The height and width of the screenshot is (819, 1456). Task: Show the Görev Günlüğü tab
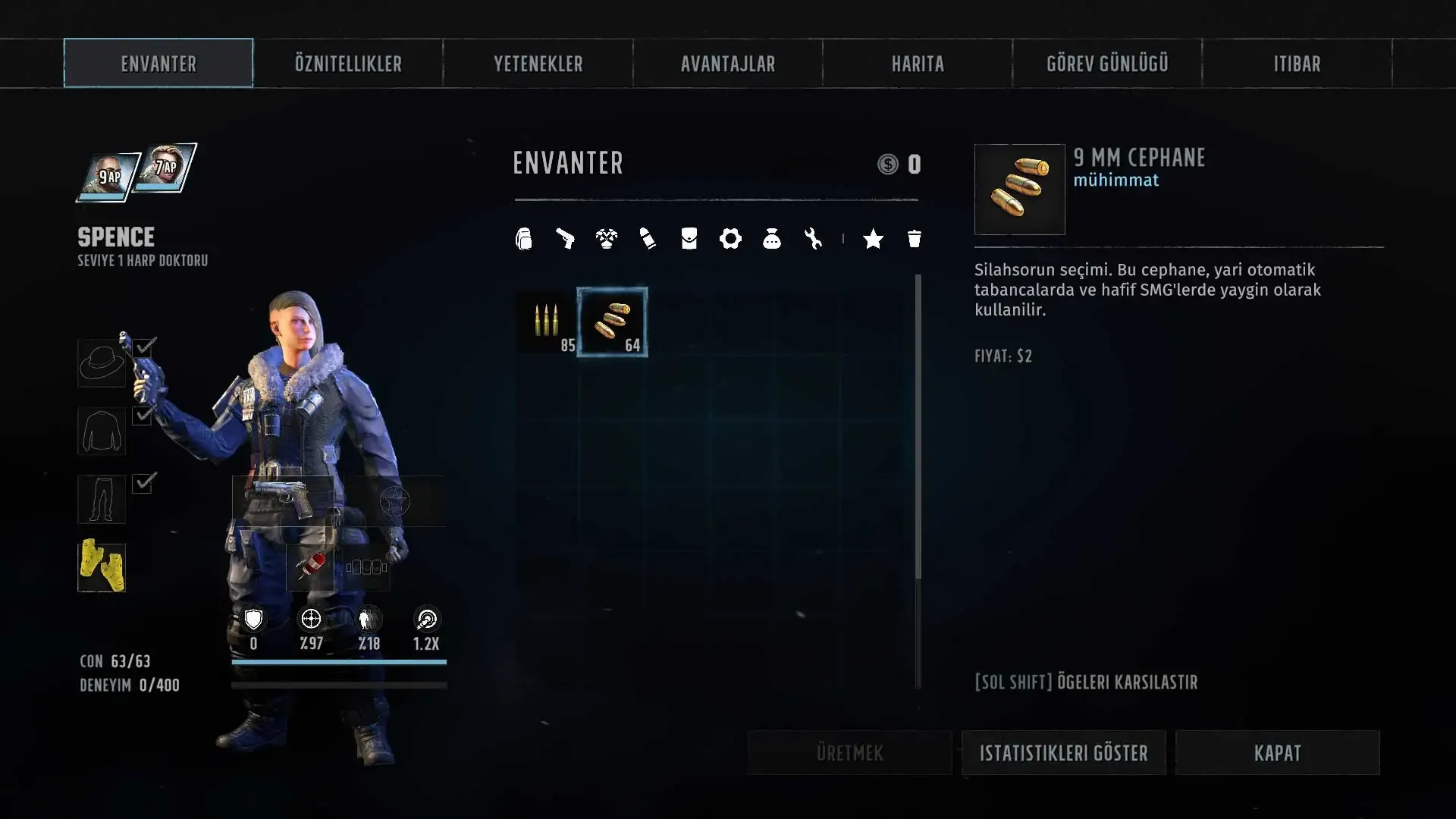(1107, 64)
